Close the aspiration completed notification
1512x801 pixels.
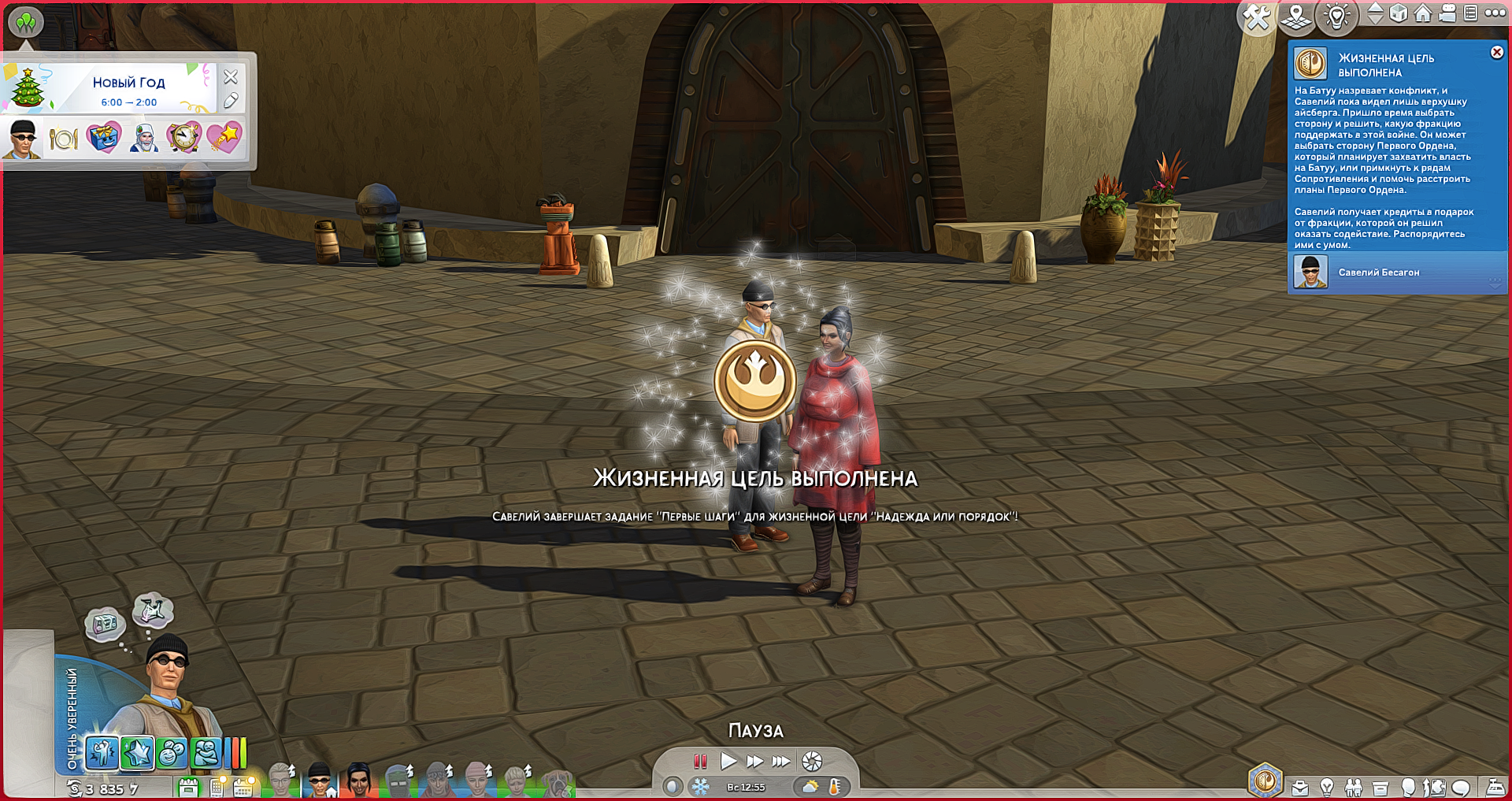coord(1496,53)
